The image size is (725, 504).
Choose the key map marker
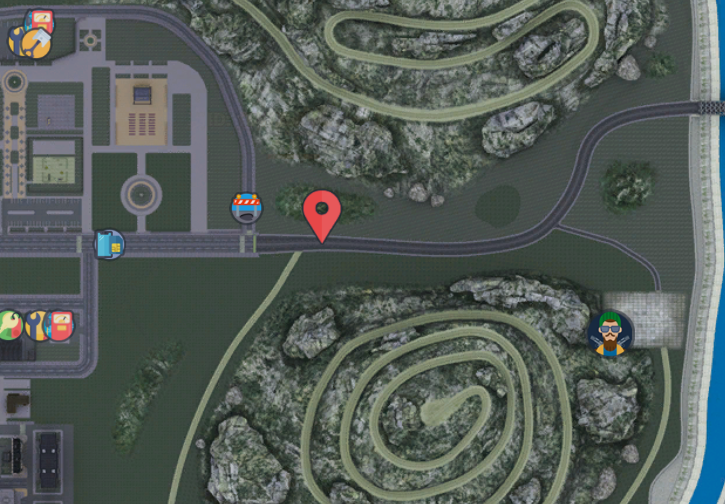(10, 324)
